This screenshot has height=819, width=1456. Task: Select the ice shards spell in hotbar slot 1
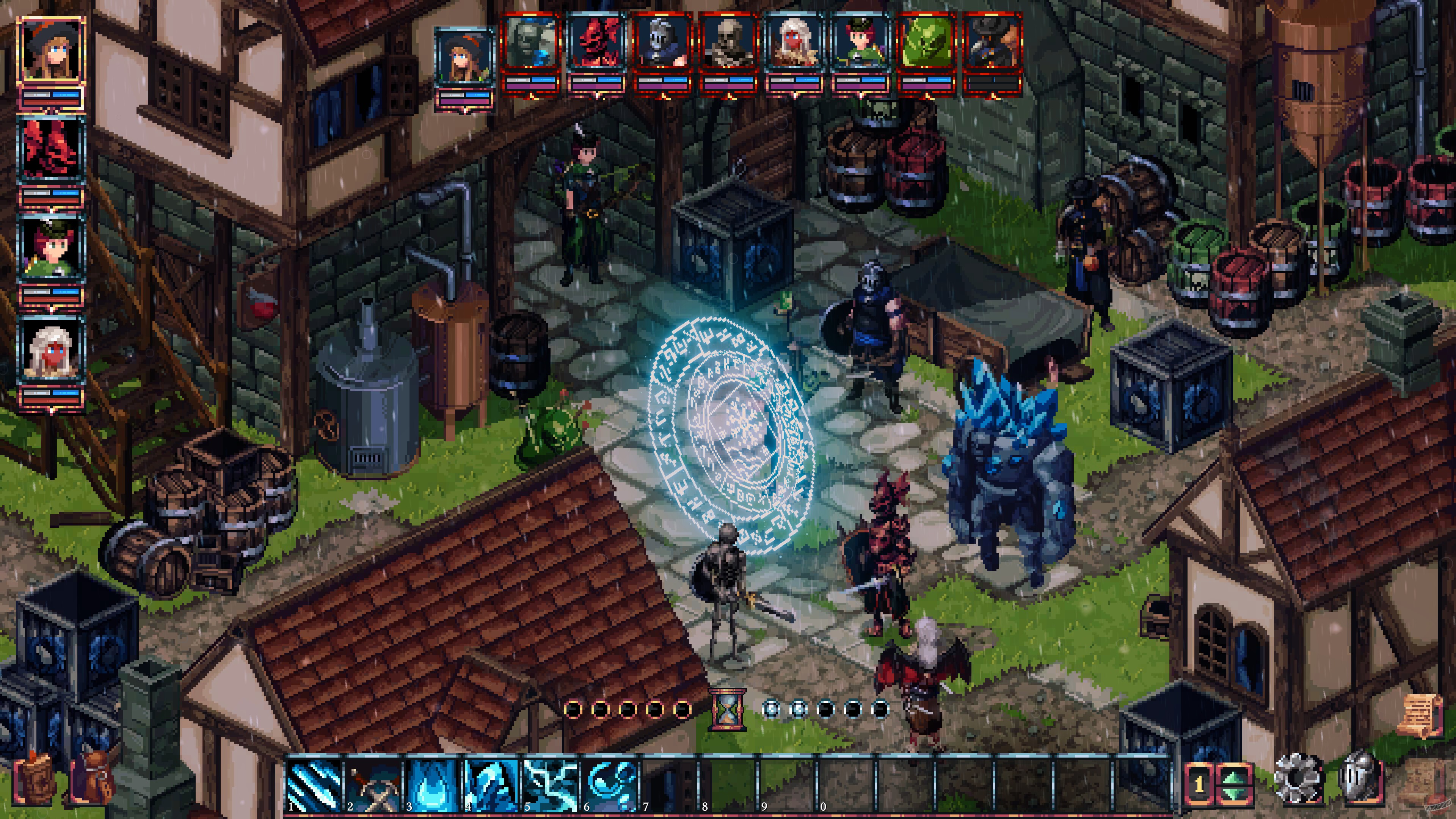pos(314,784)
